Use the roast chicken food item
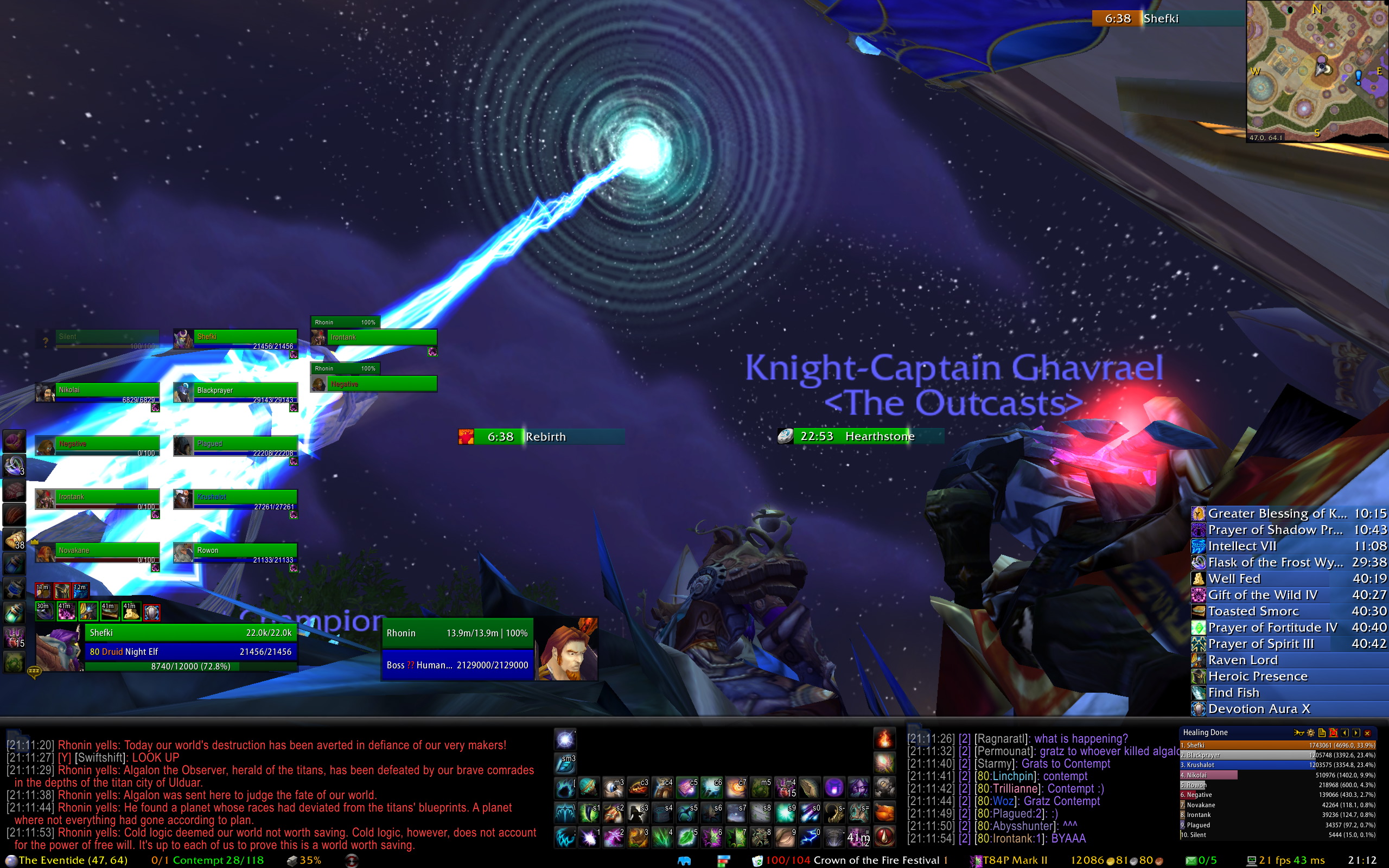This screenshot has height=868, width=1389. 884,813
